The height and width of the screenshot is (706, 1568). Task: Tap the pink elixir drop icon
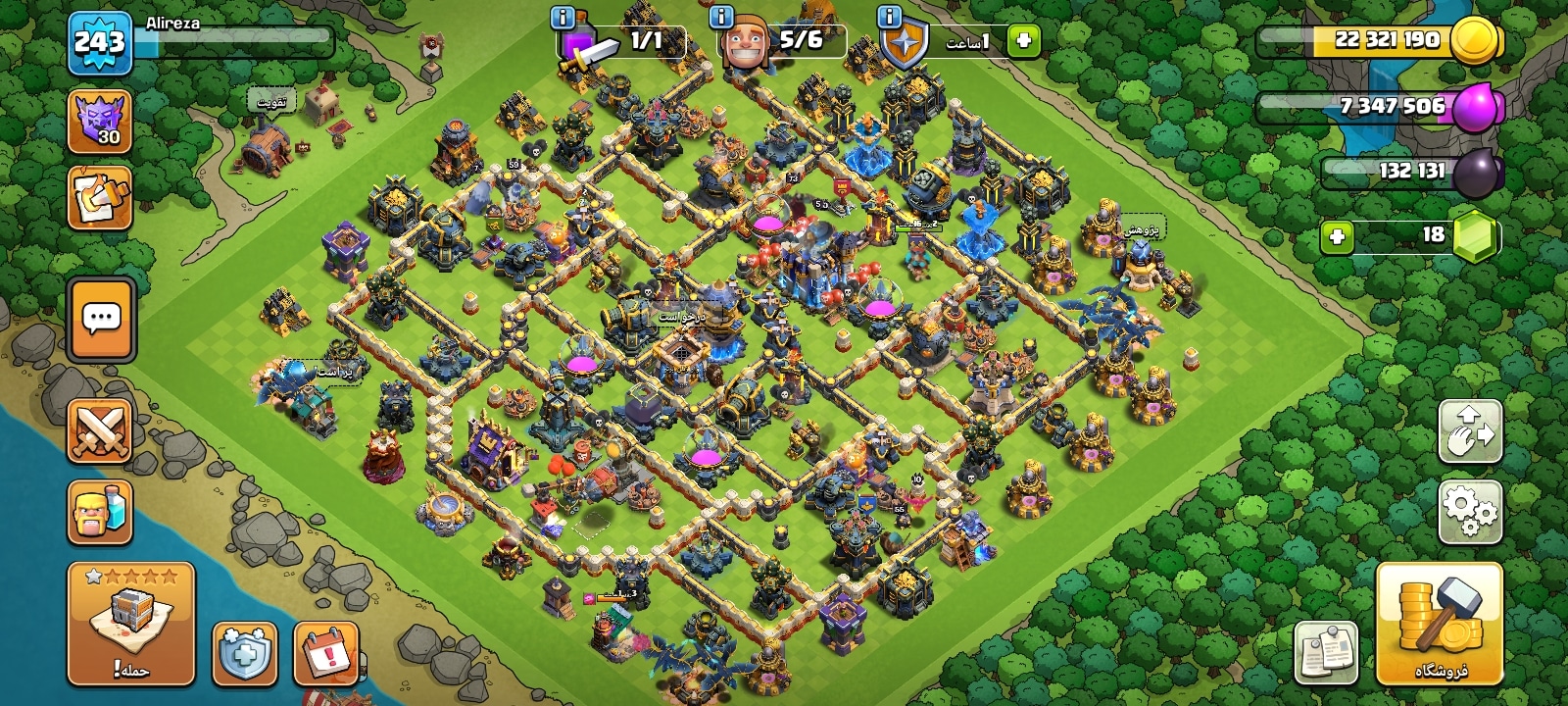[x=1475, y=106]
